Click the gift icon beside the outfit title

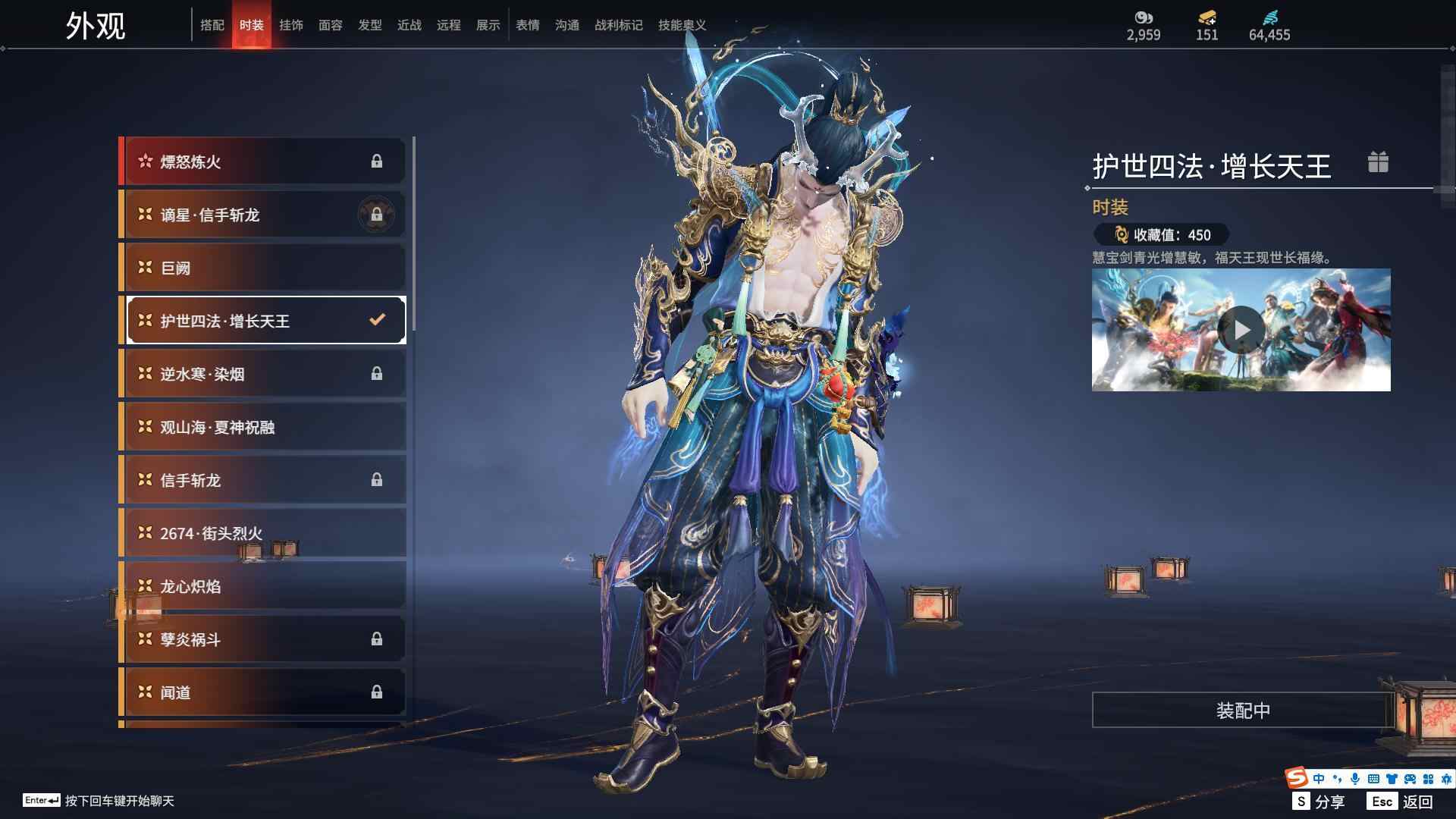[1378, 162]
